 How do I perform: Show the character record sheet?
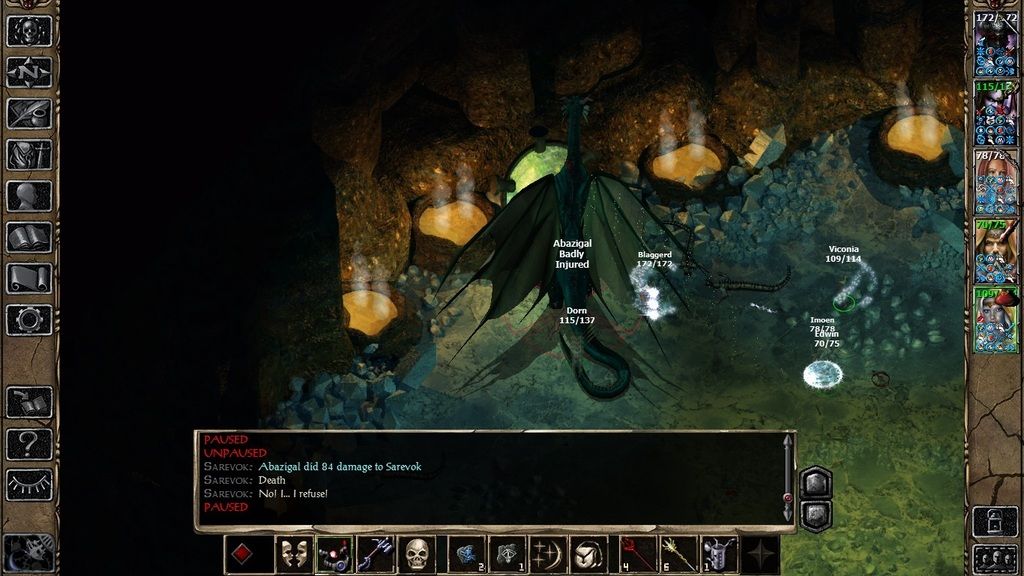[x=29, y=195]
